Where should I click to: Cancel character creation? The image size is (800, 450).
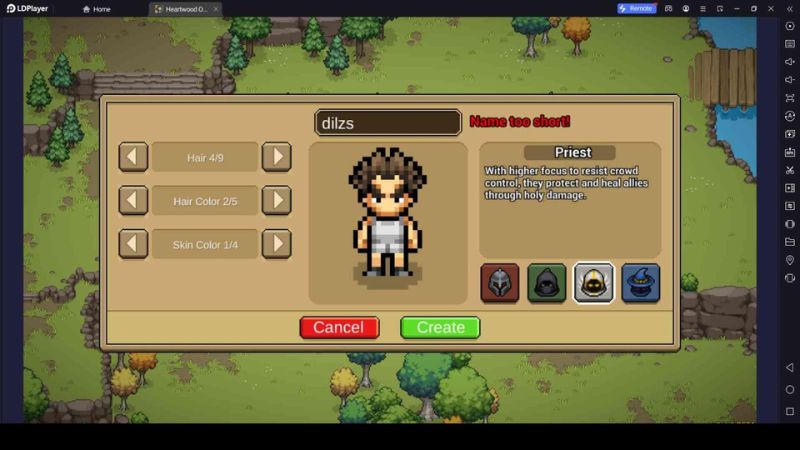(339, 327)
